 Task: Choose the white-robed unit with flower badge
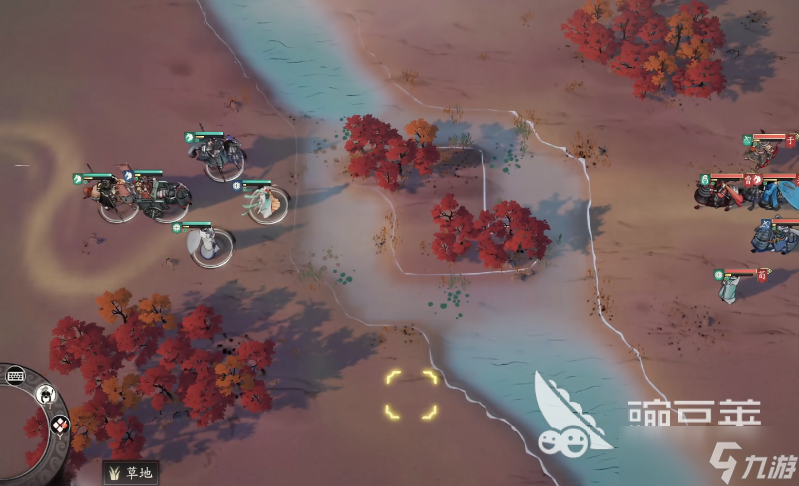(x=208, y=244)
